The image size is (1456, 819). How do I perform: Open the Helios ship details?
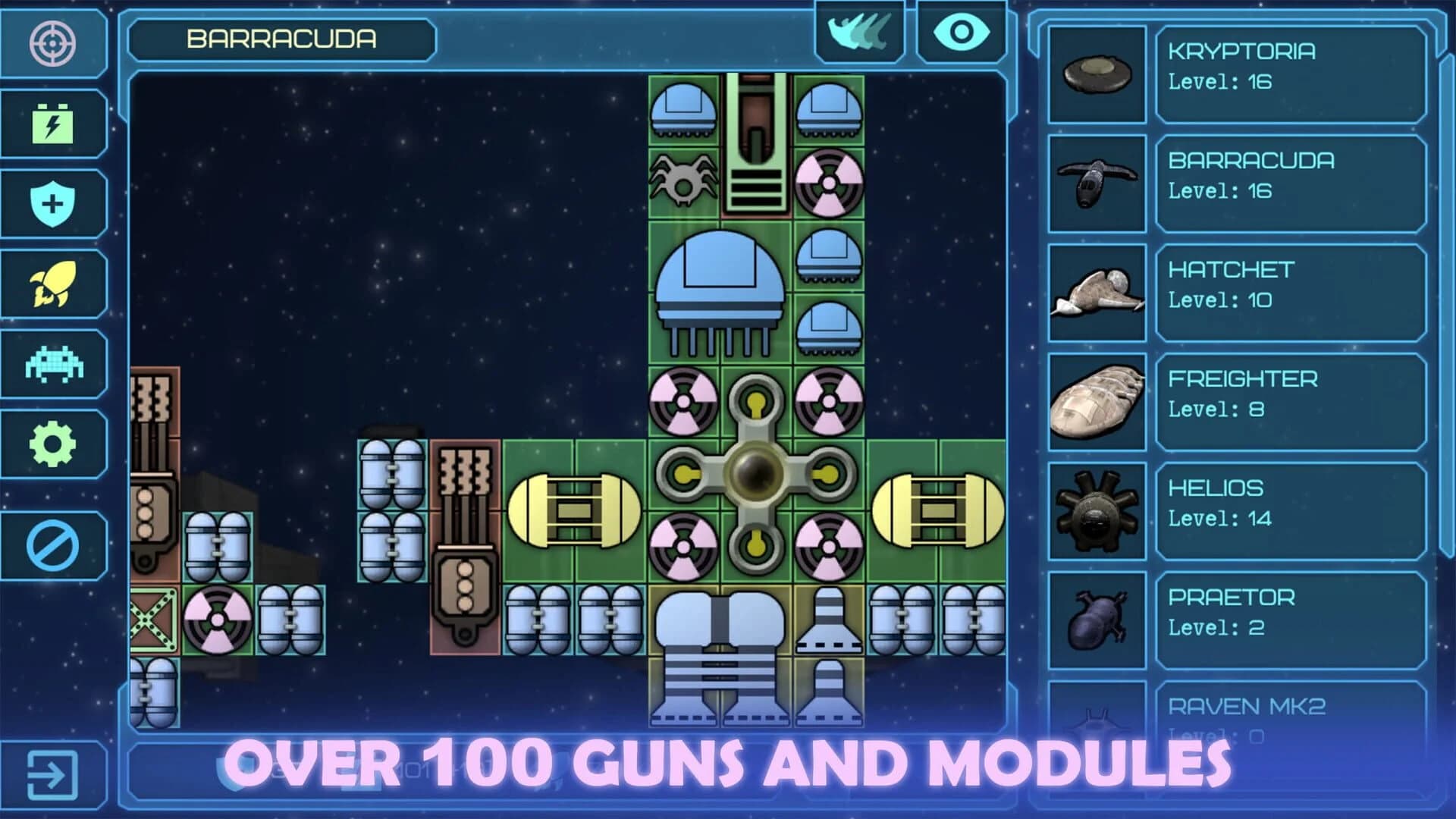coord(1289,504)
